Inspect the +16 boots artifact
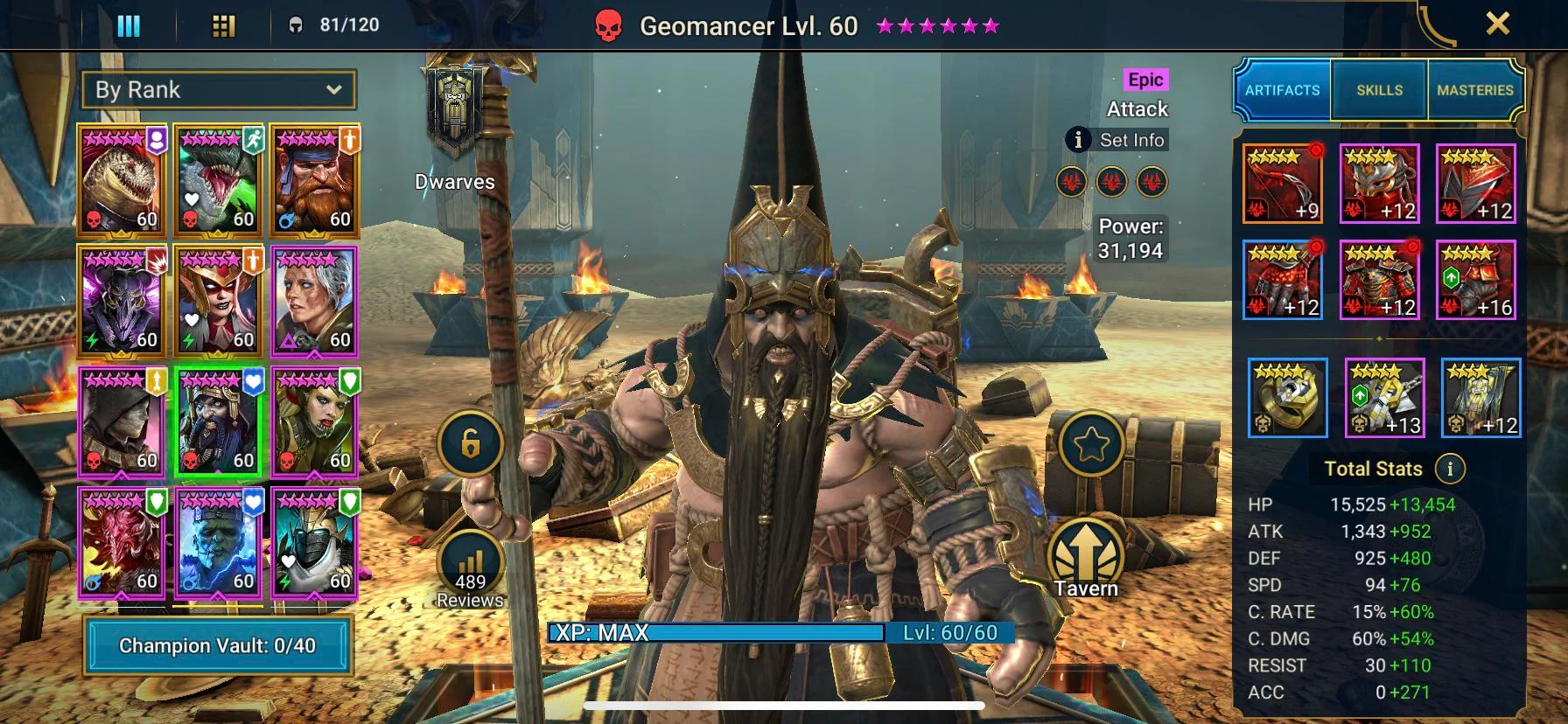The width and height of the screenshot is (1568, 724). coord(1475,280)
